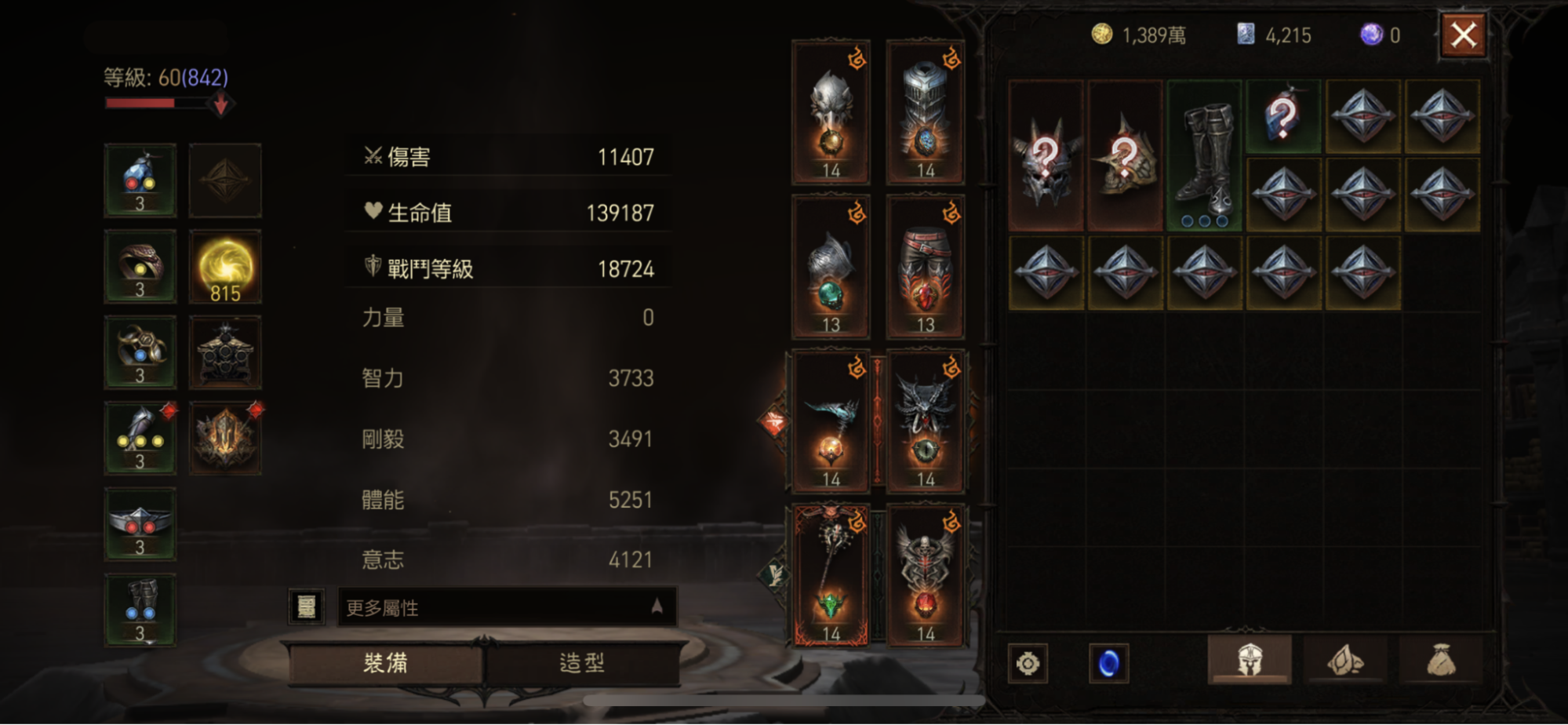Image resolution: width=1568 pixels, height=725 pixels.
Task: Expand the 更多屬性 attributes list
Action: point(507,607)
